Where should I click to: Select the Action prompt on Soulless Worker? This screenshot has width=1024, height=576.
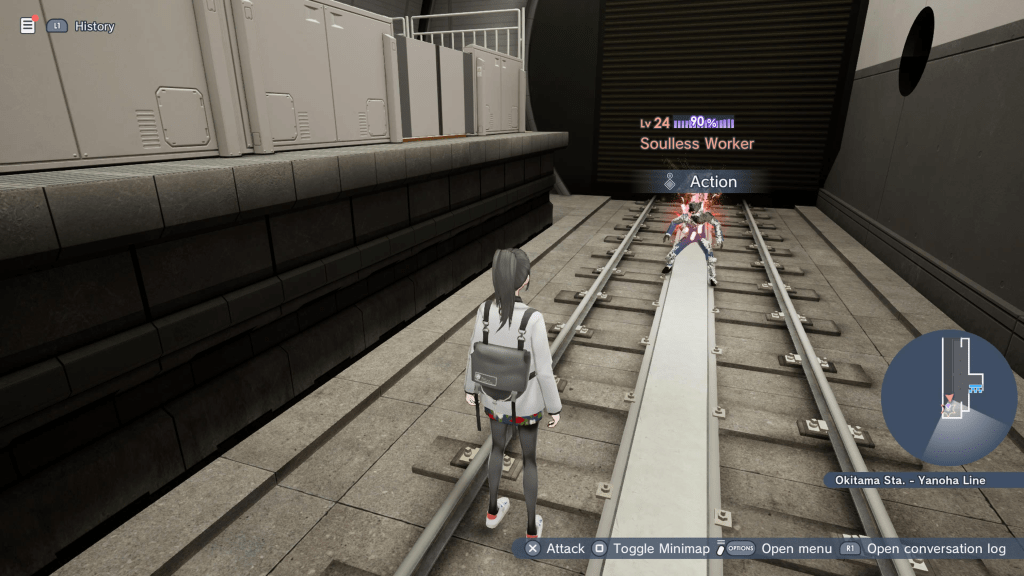click(701, 182)
